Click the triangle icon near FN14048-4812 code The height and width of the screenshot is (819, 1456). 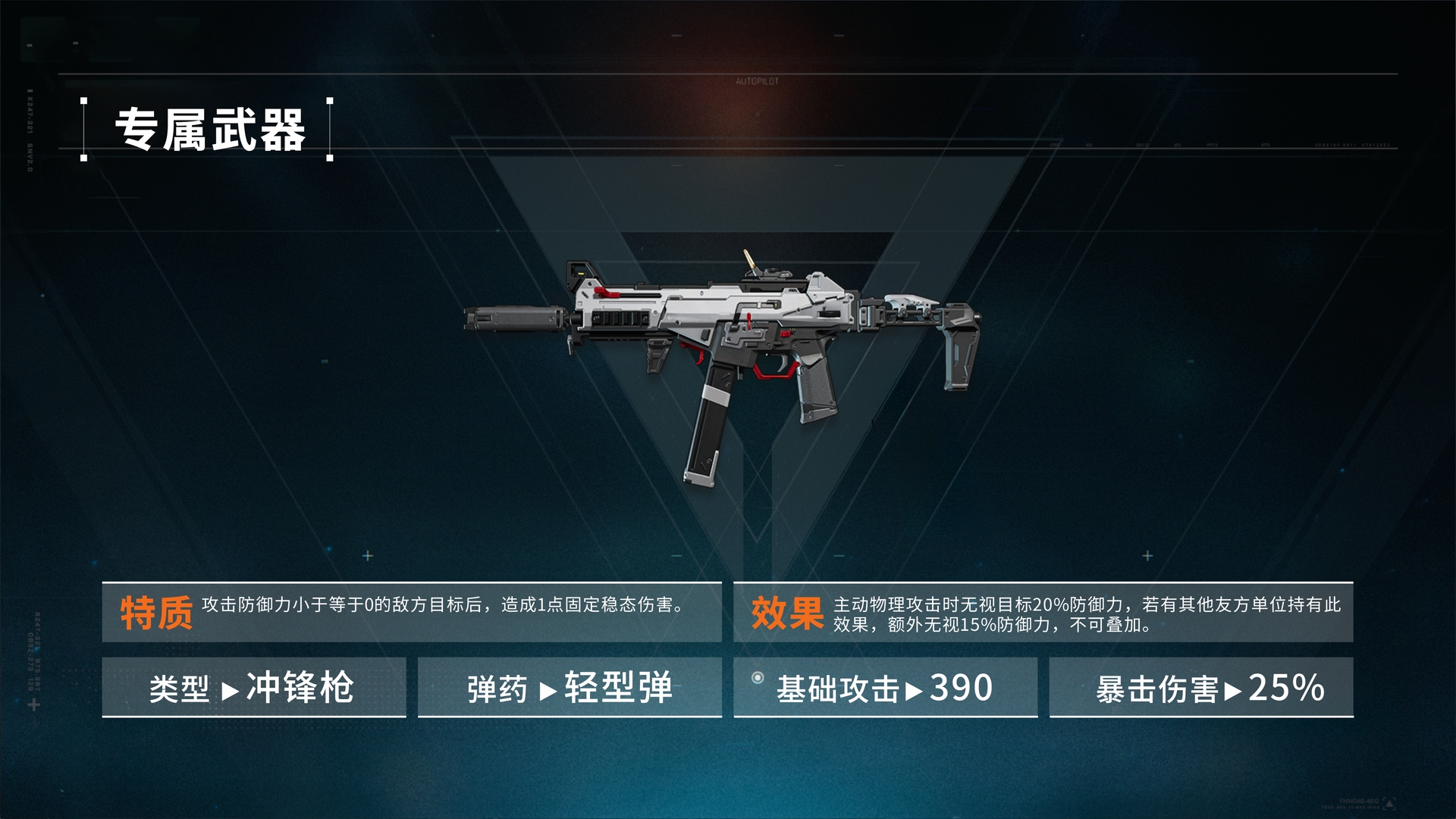tap(1389, 802)
